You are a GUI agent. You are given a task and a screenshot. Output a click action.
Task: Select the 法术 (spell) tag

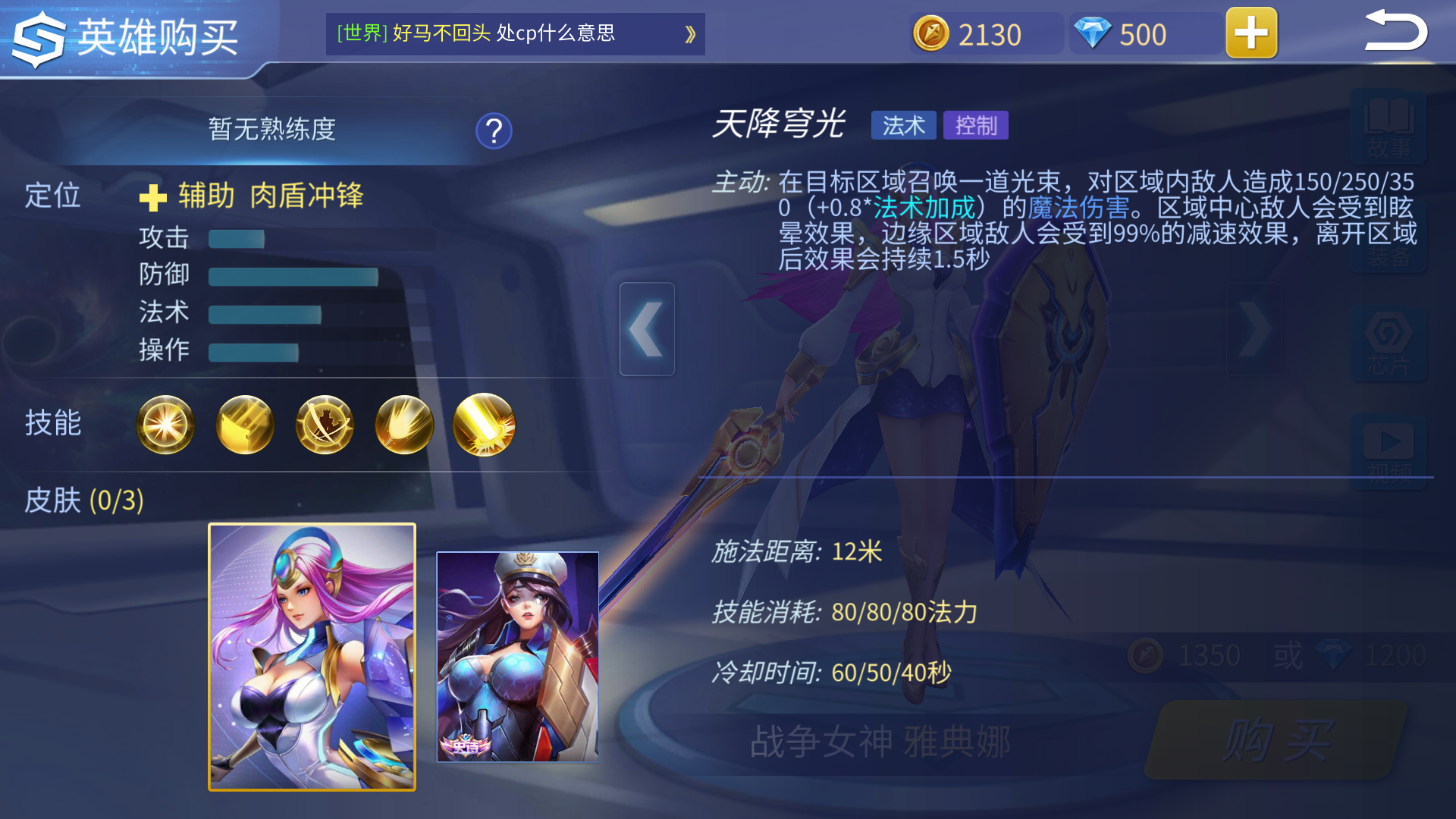[903, 124]
